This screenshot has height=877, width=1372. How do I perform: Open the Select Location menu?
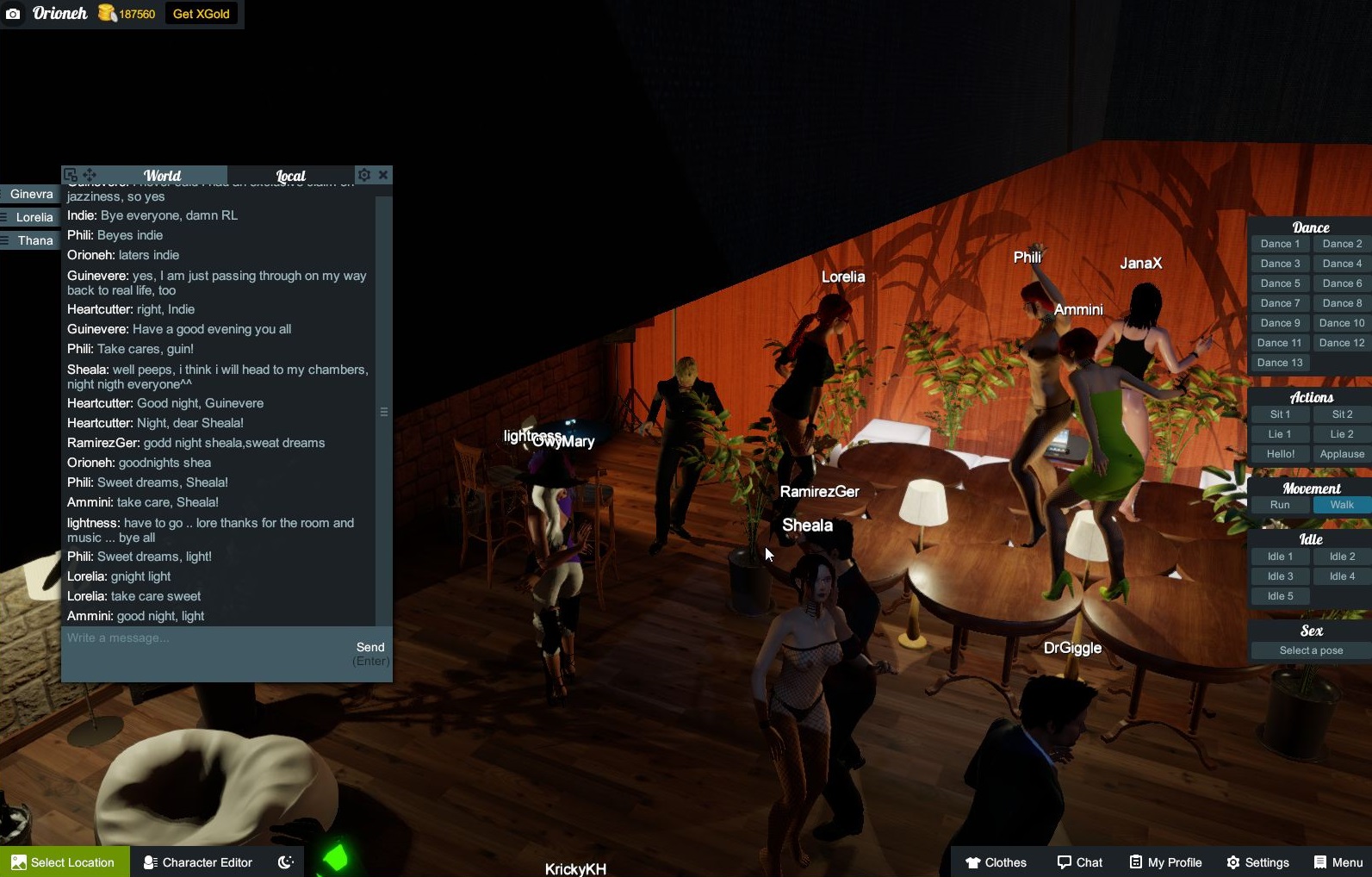(x=65, y=862)
